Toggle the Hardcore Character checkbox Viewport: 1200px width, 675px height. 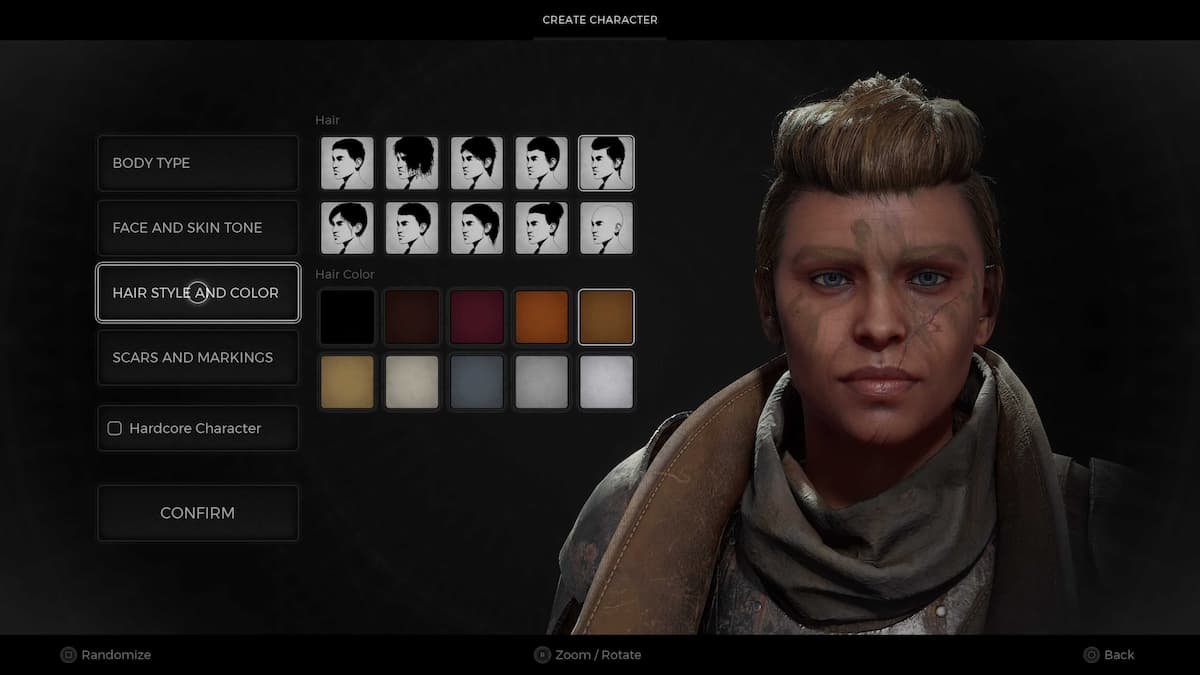pyautogui.click(x=115, y=428)
